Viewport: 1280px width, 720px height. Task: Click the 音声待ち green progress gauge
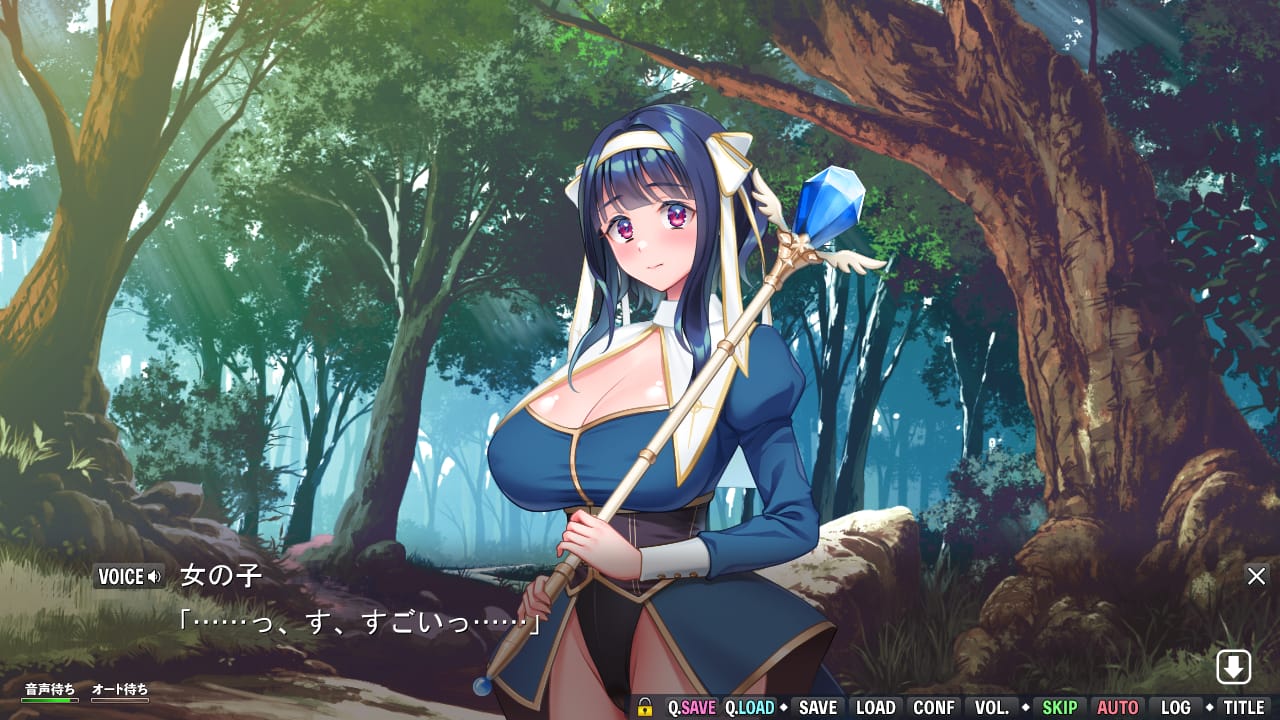click(x=49, y=700)
